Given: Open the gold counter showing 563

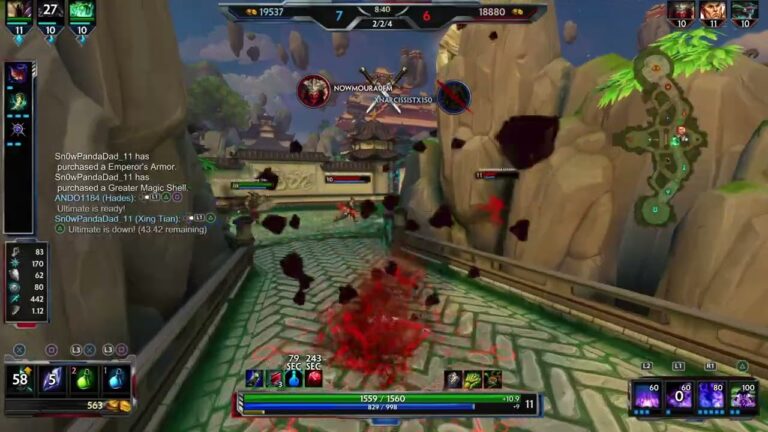Looking at the screenshot, I should tap(100, 406).
